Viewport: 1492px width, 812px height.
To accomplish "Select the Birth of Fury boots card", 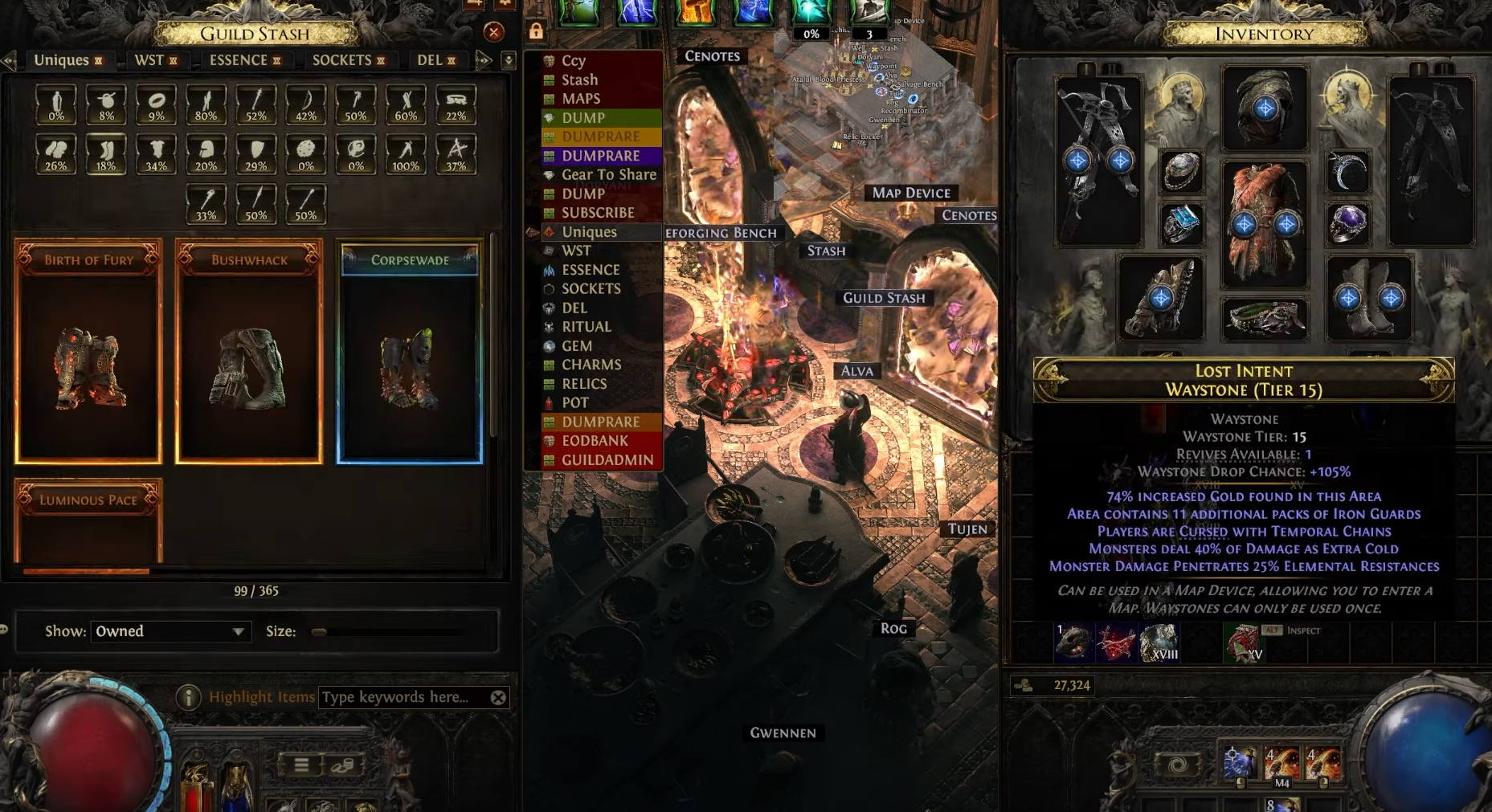I will [x=88, y=353].
